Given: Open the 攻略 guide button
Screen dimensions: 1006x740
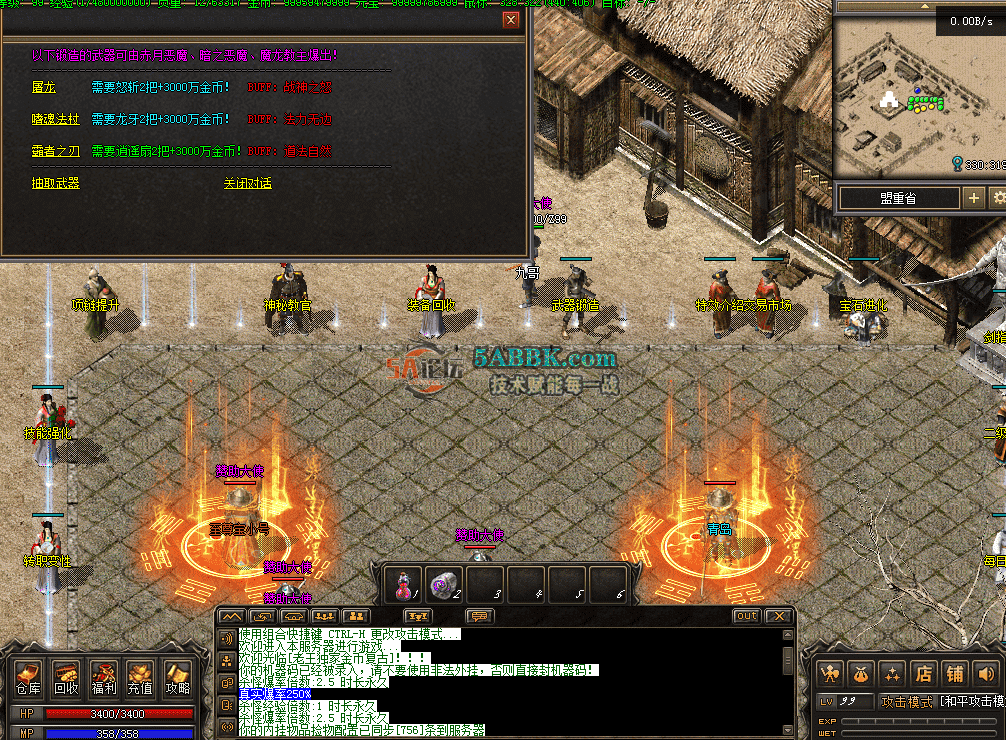Looking at the screenshot, I should coord(177,677).
